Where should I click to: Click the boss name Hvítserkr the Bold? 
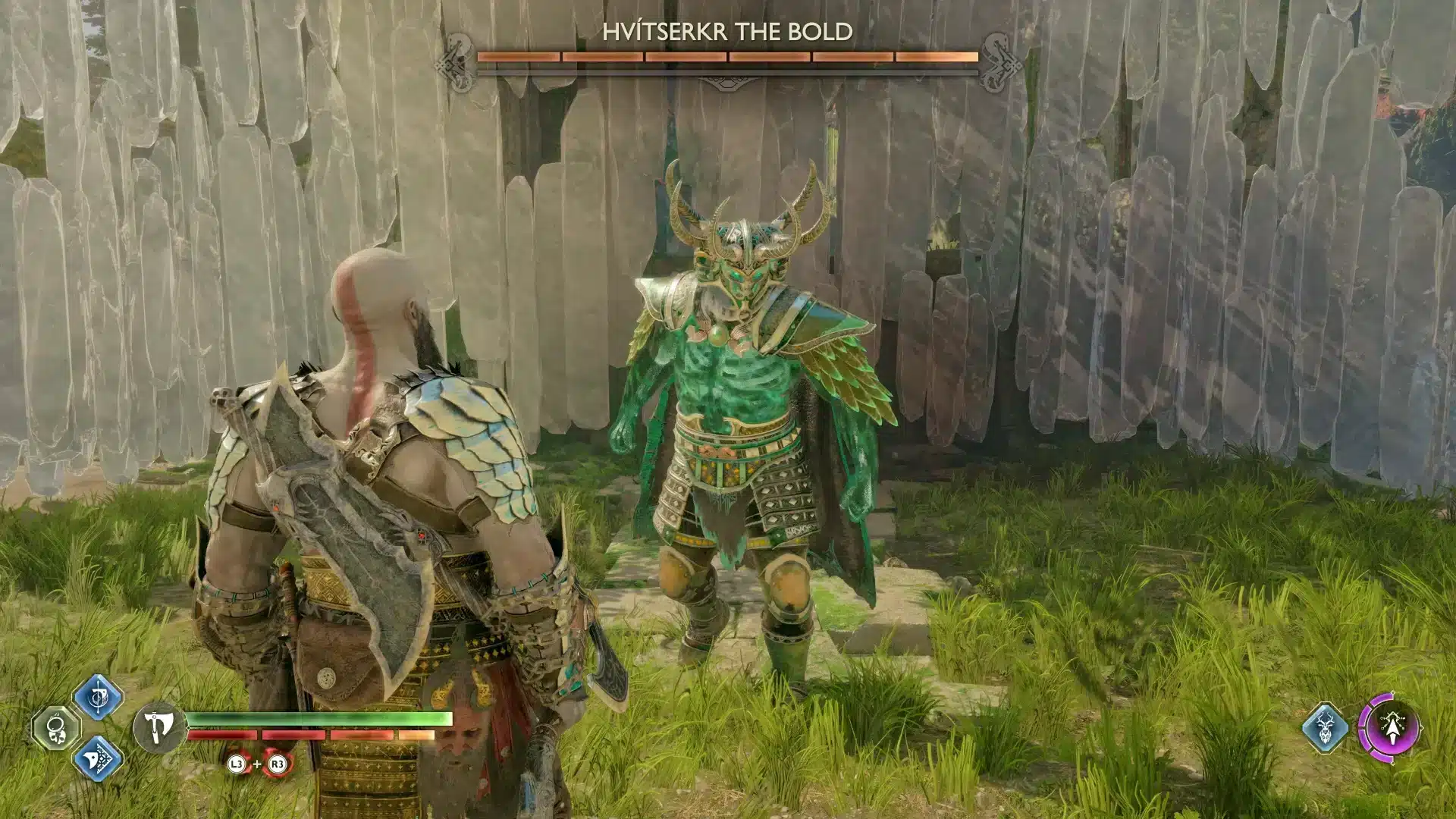tap(726, 33)
